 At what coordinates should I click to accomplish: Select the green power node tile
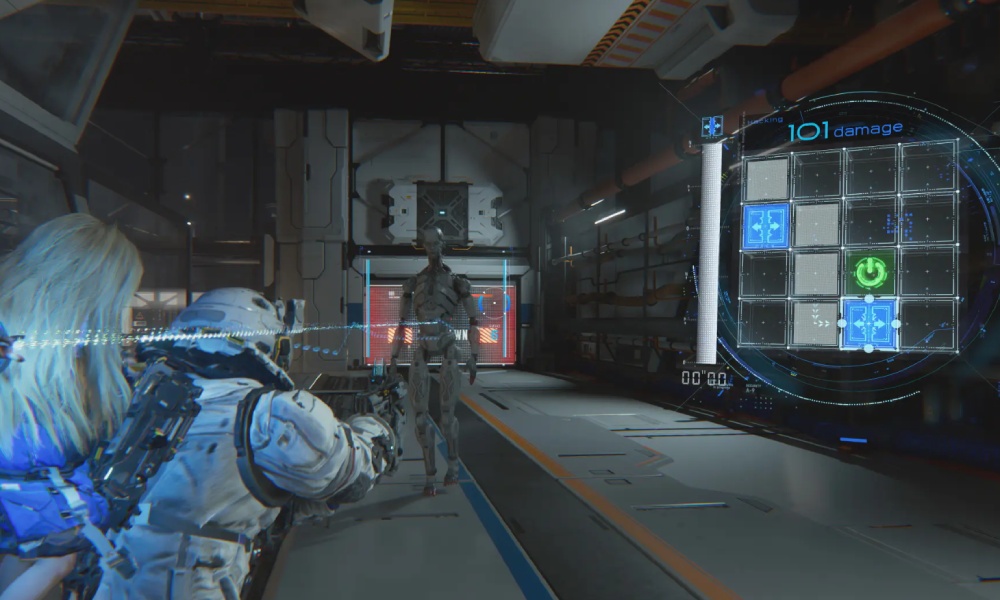pos(868,272)
